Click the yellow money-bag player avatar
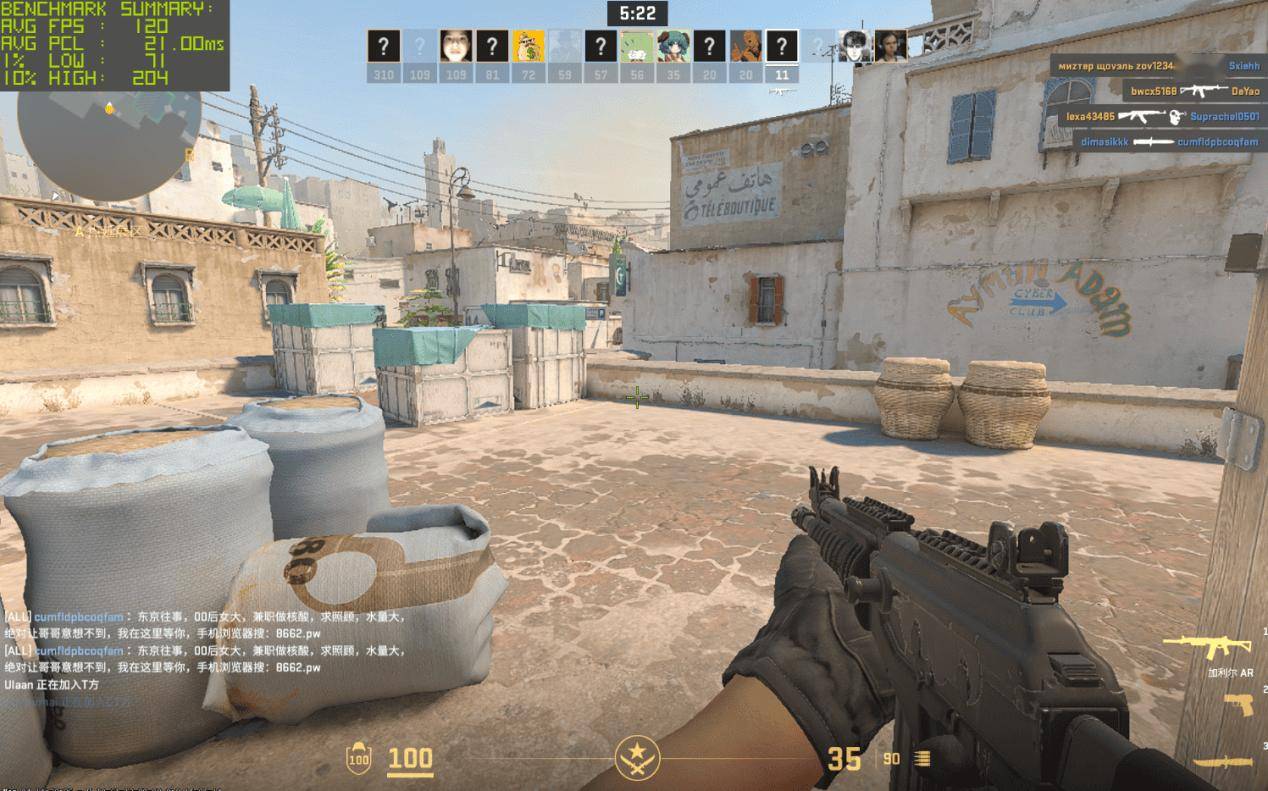The height and width of the screenshot is (791, 1268). (528, 46)
